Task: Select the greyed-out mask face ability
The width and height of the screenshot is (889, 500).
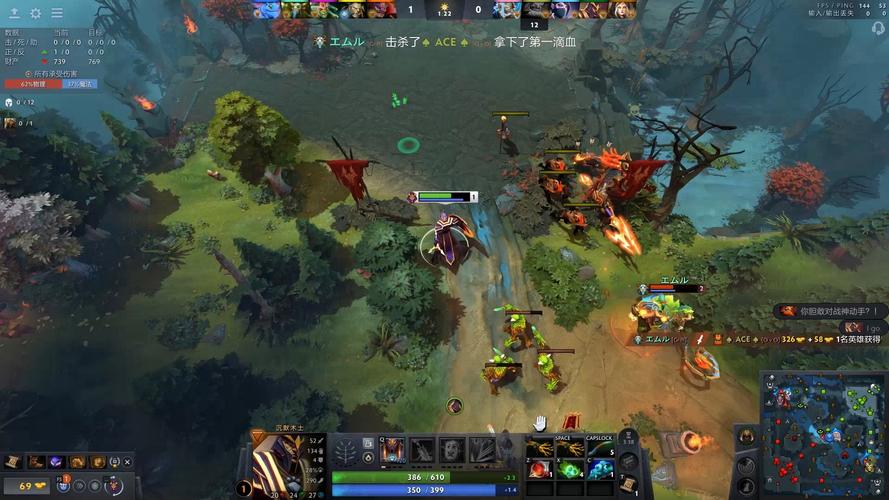Action: coord(452,451)
